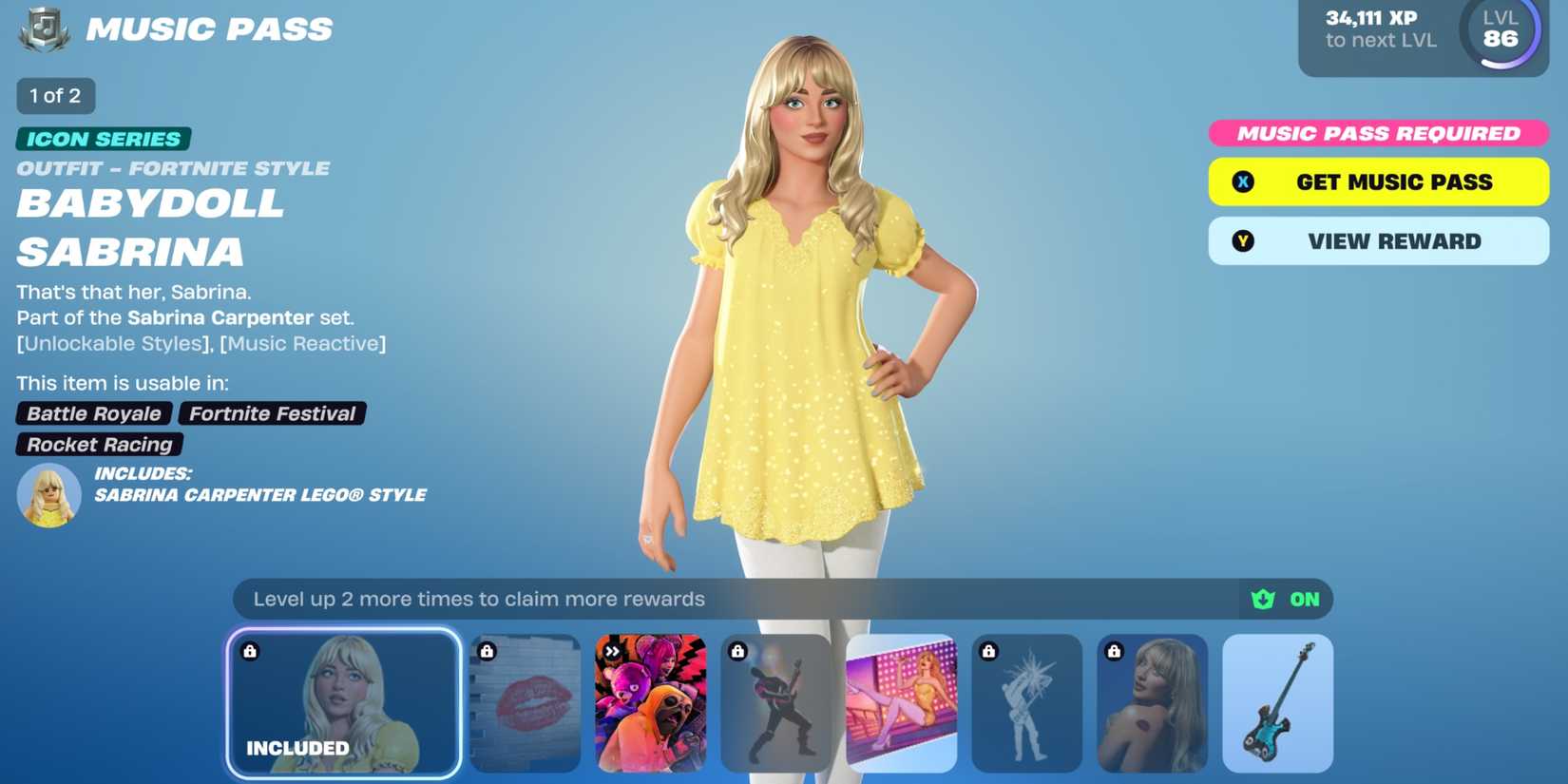Screen dimensions: 1568x784
Task: Click the Sabrina back tattoo reward thumbnail
Action: (x=1152, y=703)
